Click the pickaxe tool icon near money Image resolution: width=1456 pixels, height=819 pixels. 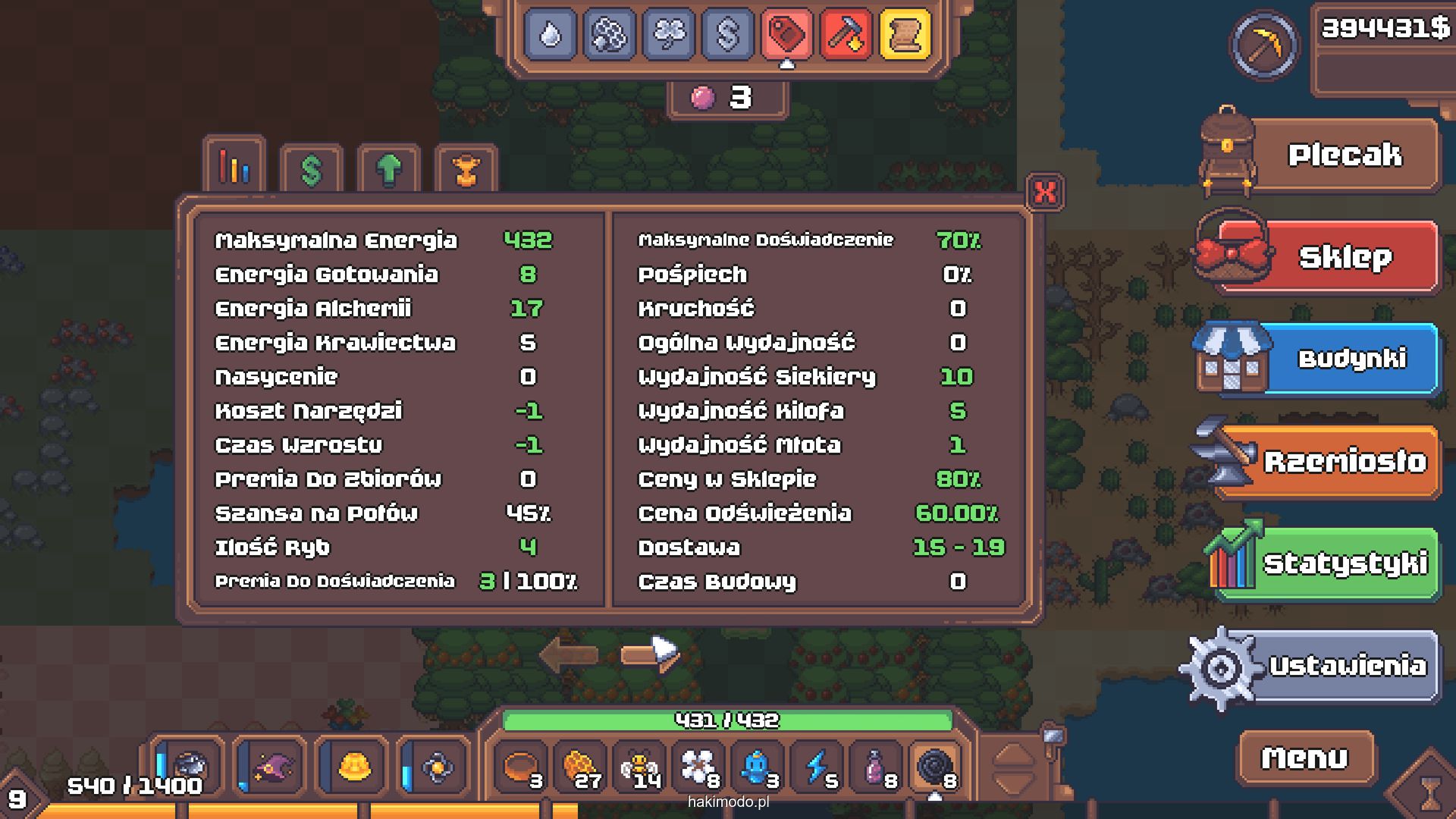coord(1263,45)
